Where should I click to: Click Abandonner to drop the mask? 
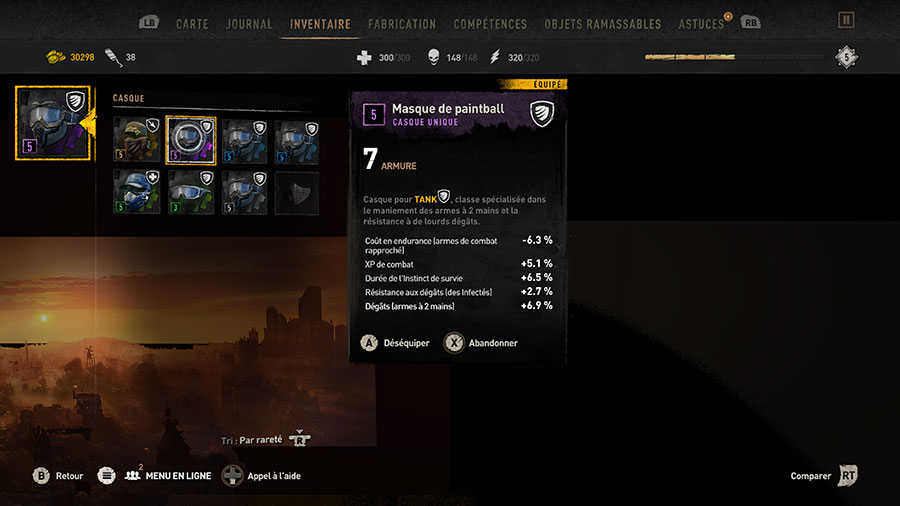coord(481,342)
